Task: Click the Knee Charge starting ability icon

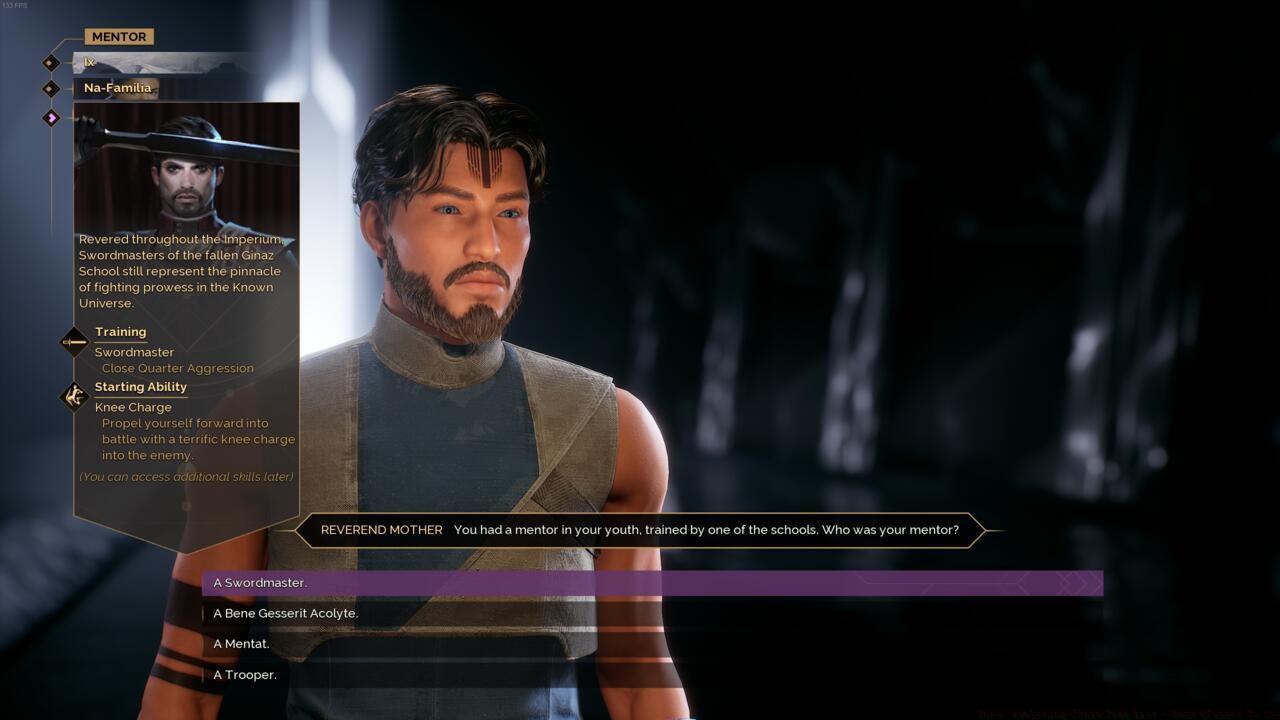Action: pyautogui.click(x=75, y=397)
